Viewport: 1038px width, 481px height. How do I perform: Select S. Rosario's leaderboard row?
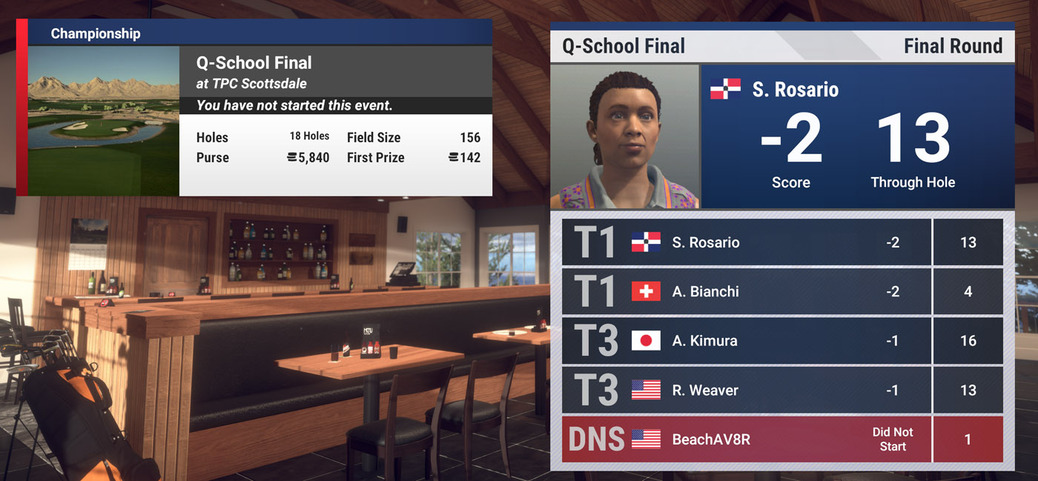782,242
